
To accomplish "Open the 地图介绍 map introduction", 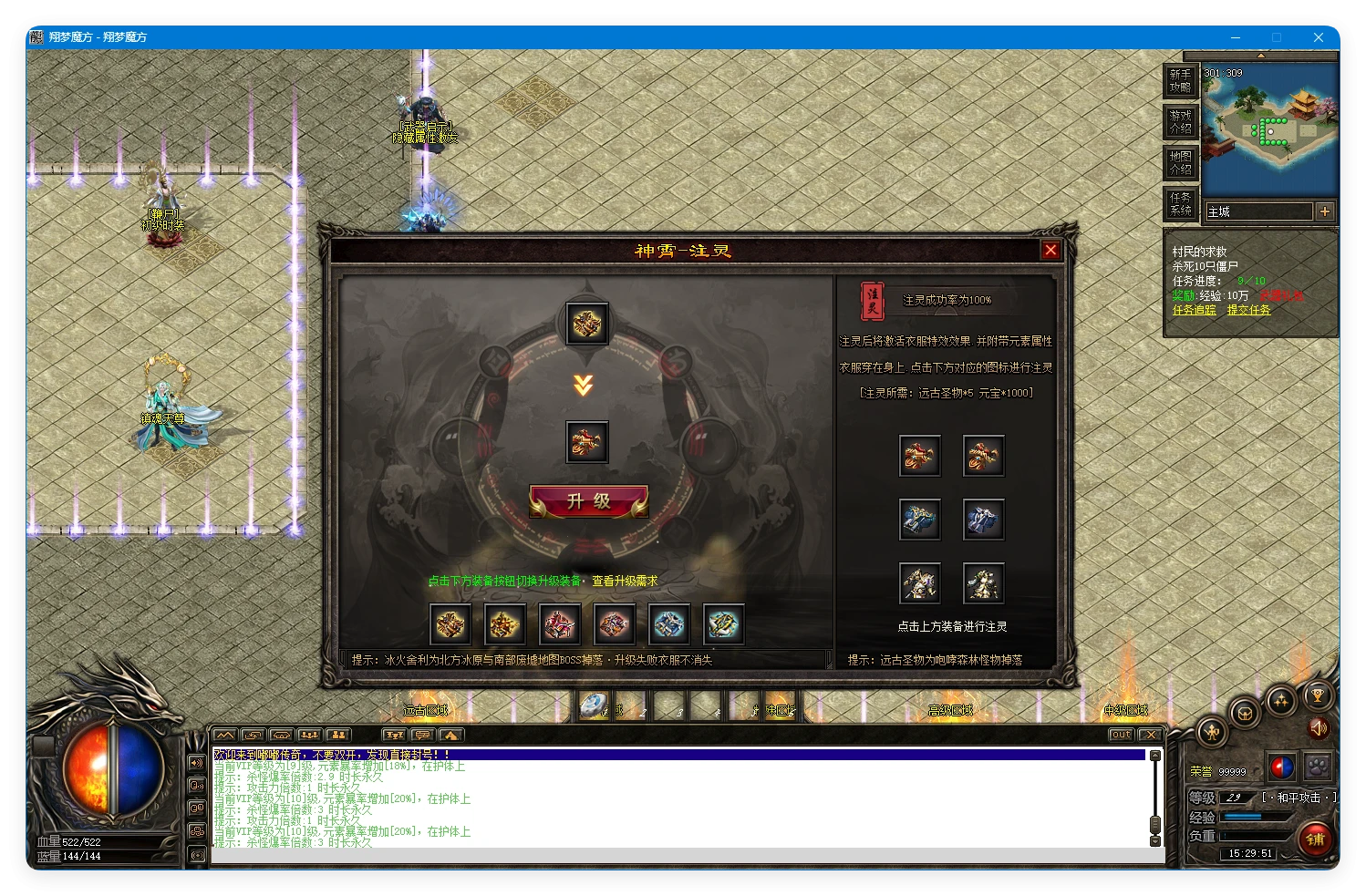I will click(x=1180, y=163).
